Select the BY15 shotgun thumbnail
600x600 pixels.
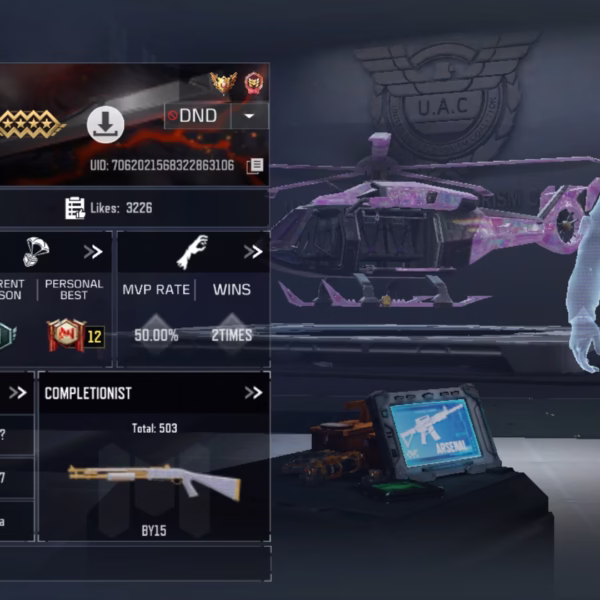(x=154, y=481)
